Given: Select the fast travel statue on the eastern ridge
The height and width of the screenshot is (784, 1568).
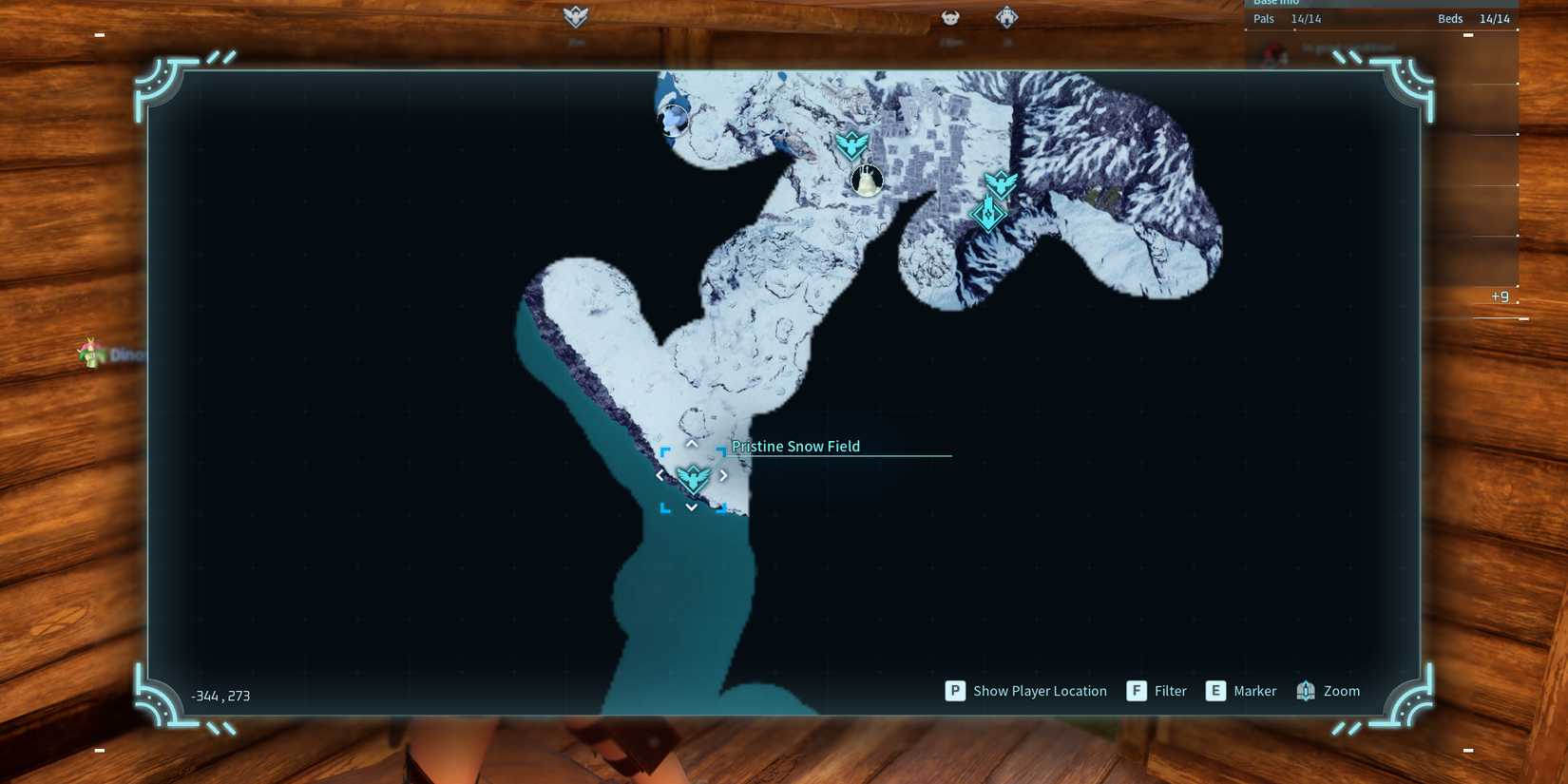Looking at the screenshot, I should 1003,182.
